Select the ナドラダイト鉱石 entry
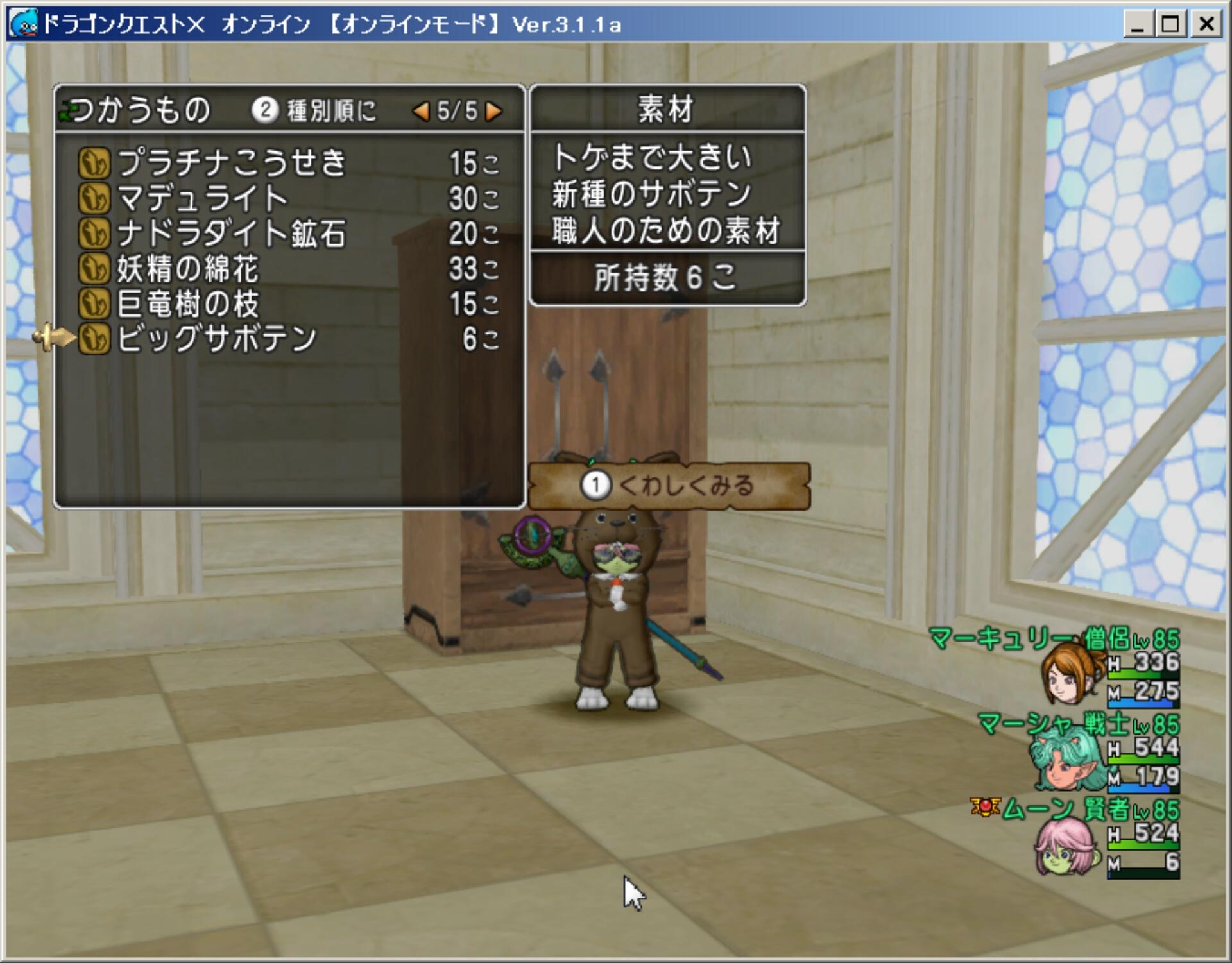Viewport: 1232px width, 963px height. (232, 234)
